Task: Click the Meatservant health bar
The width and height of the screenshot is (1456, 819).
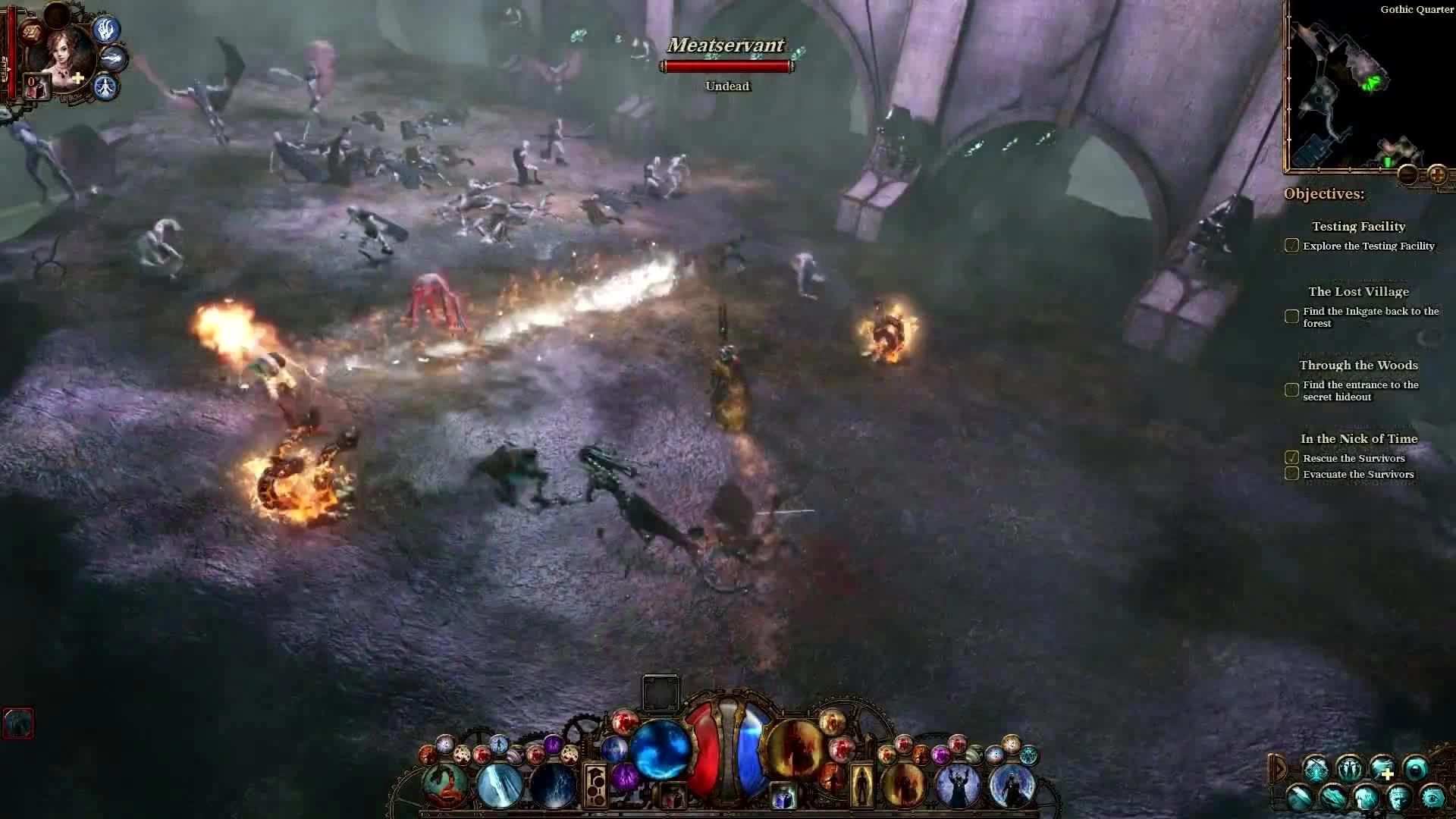Action: [726, 67]
